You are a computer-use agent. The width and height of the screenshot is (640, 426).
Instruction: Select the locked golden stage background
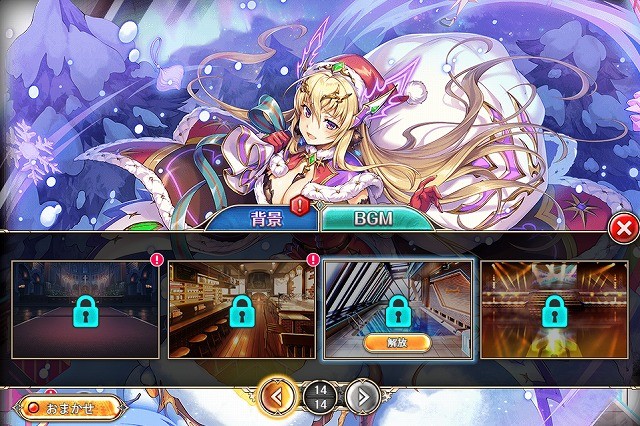point(553,309)
